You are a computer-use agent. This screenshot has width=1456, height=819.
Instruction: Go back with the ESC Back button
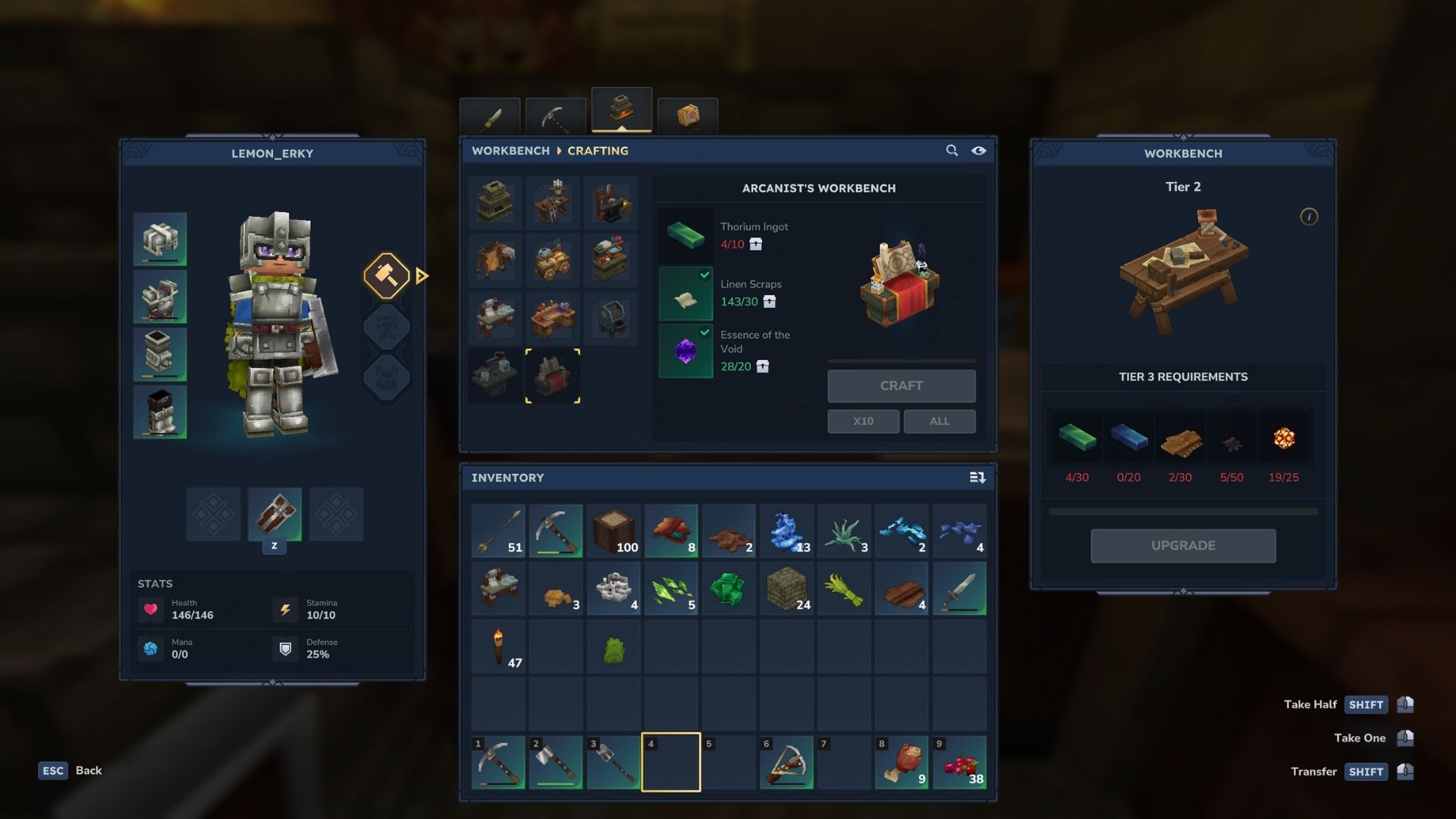(71, 770)
